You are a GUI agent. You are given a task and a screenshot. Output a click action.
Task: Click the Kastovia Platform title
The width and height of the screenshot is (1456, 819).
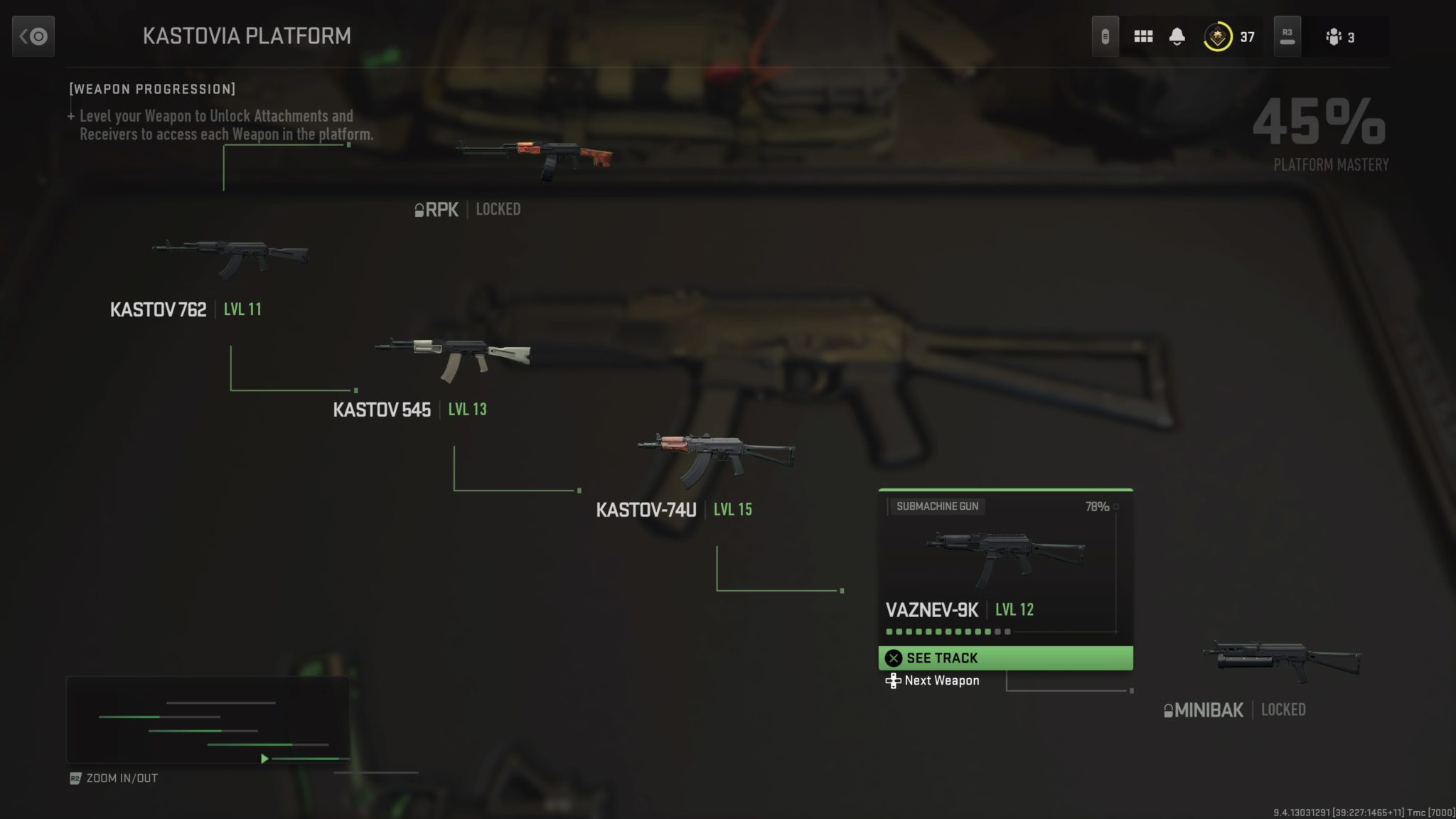247,36
